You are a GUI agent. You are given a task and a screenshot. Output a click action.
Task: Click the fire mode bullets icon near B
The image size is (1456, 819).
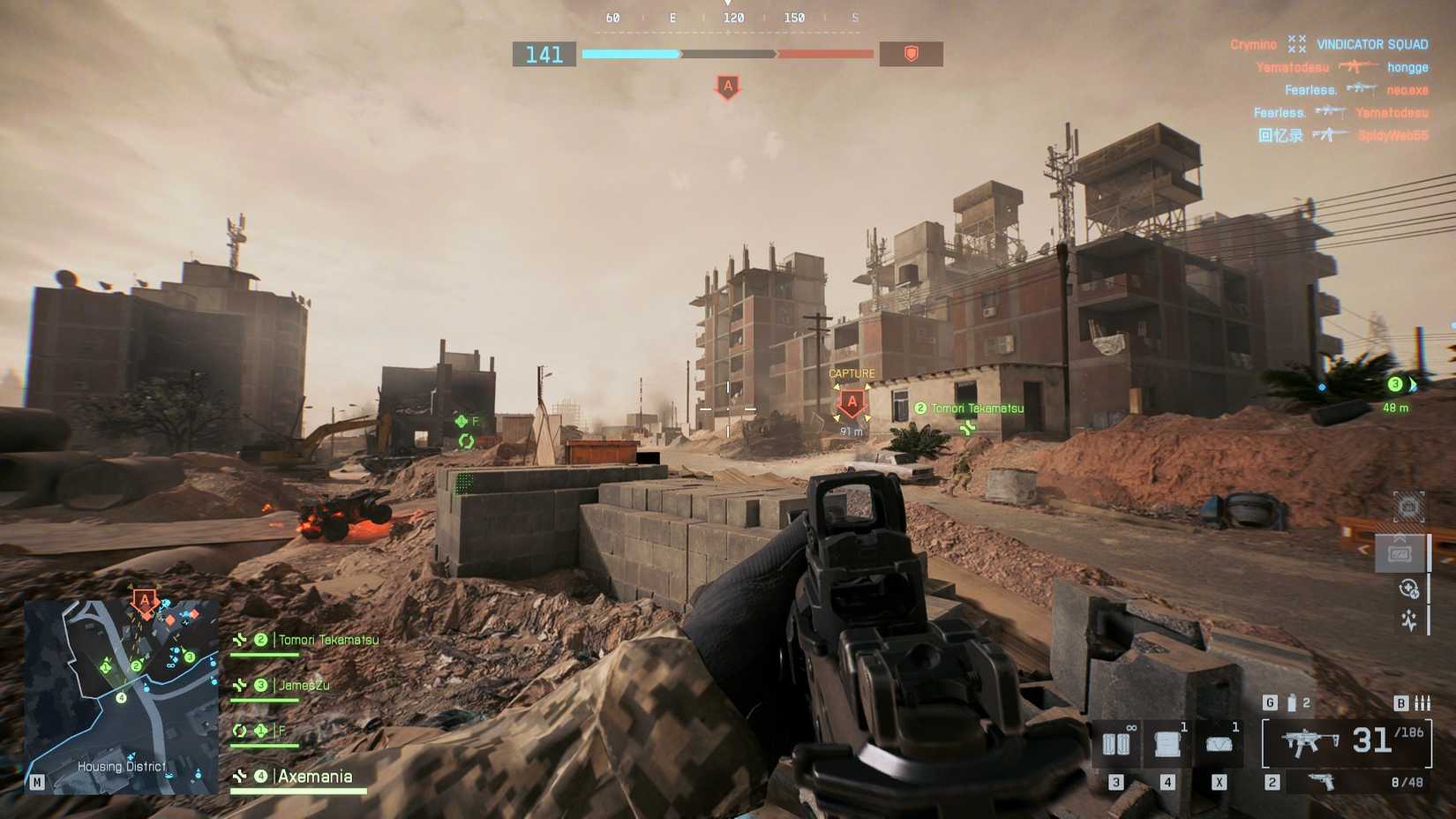tap(1422, 703)
